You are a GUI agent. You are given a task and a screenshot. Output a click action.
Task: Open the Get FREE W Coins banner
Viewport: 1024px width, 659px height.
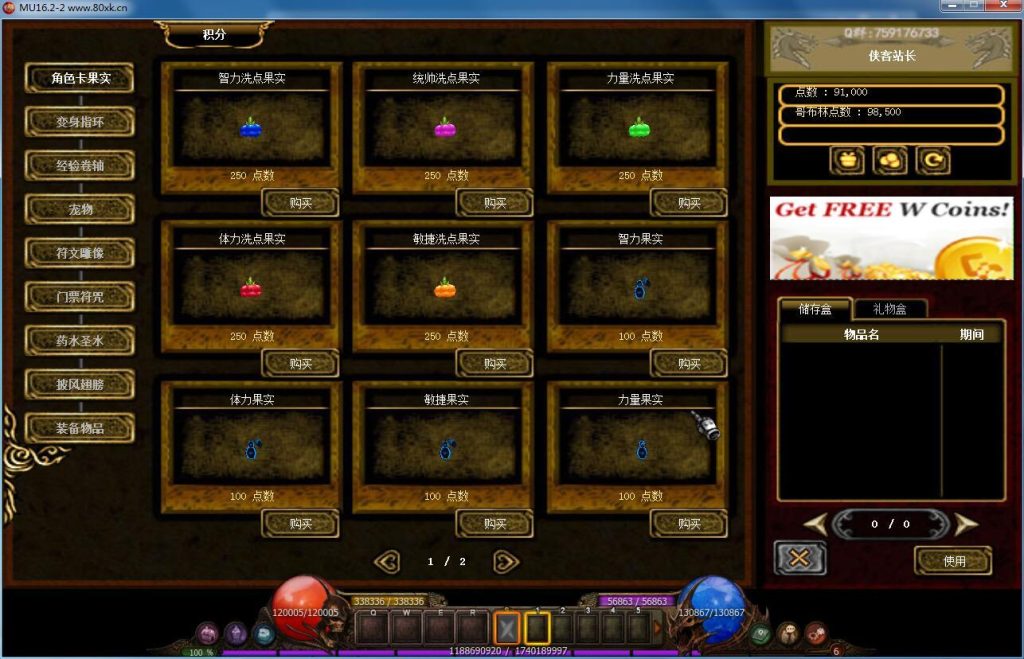pos(891,238)
